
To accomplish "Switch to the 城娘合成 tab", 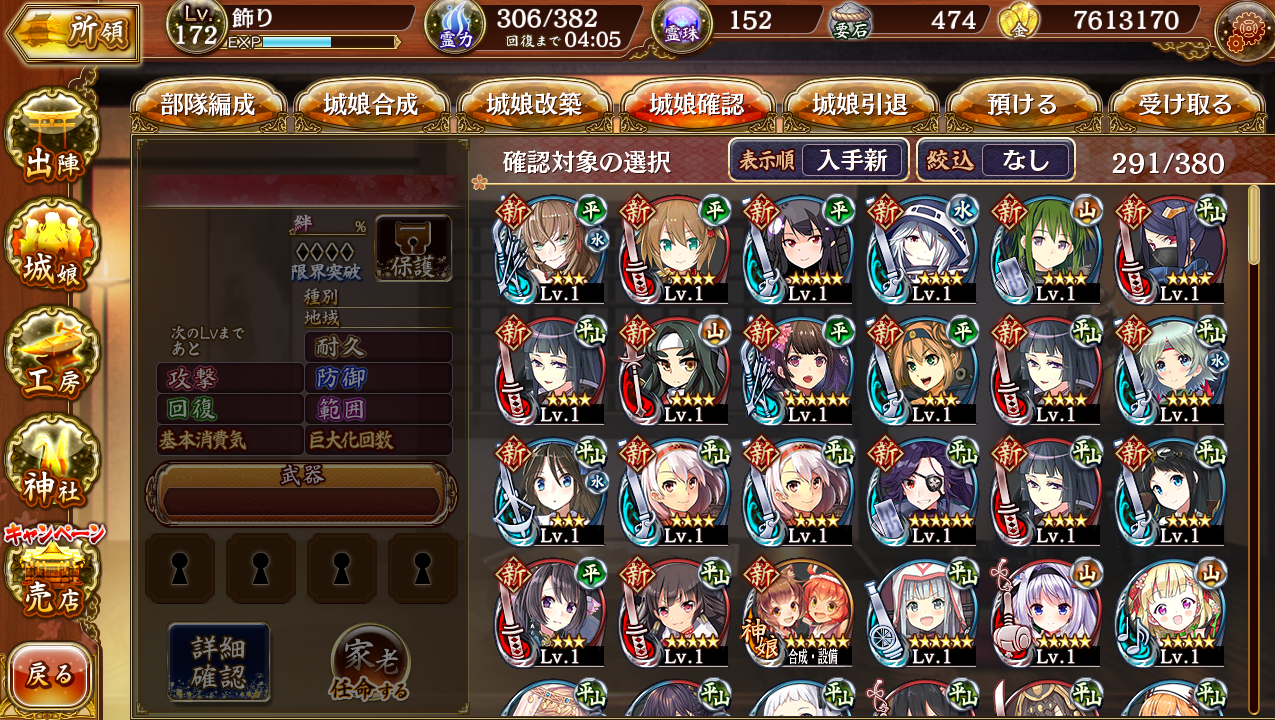I will 371,105.
